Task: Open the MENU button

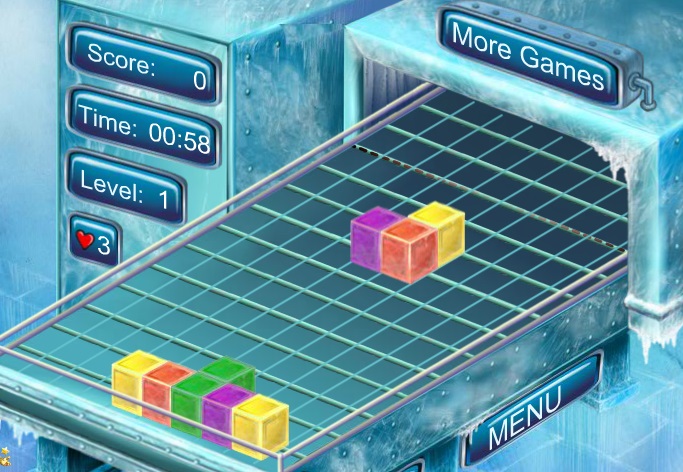Action: pyautogui.click(x=524, y=410)
